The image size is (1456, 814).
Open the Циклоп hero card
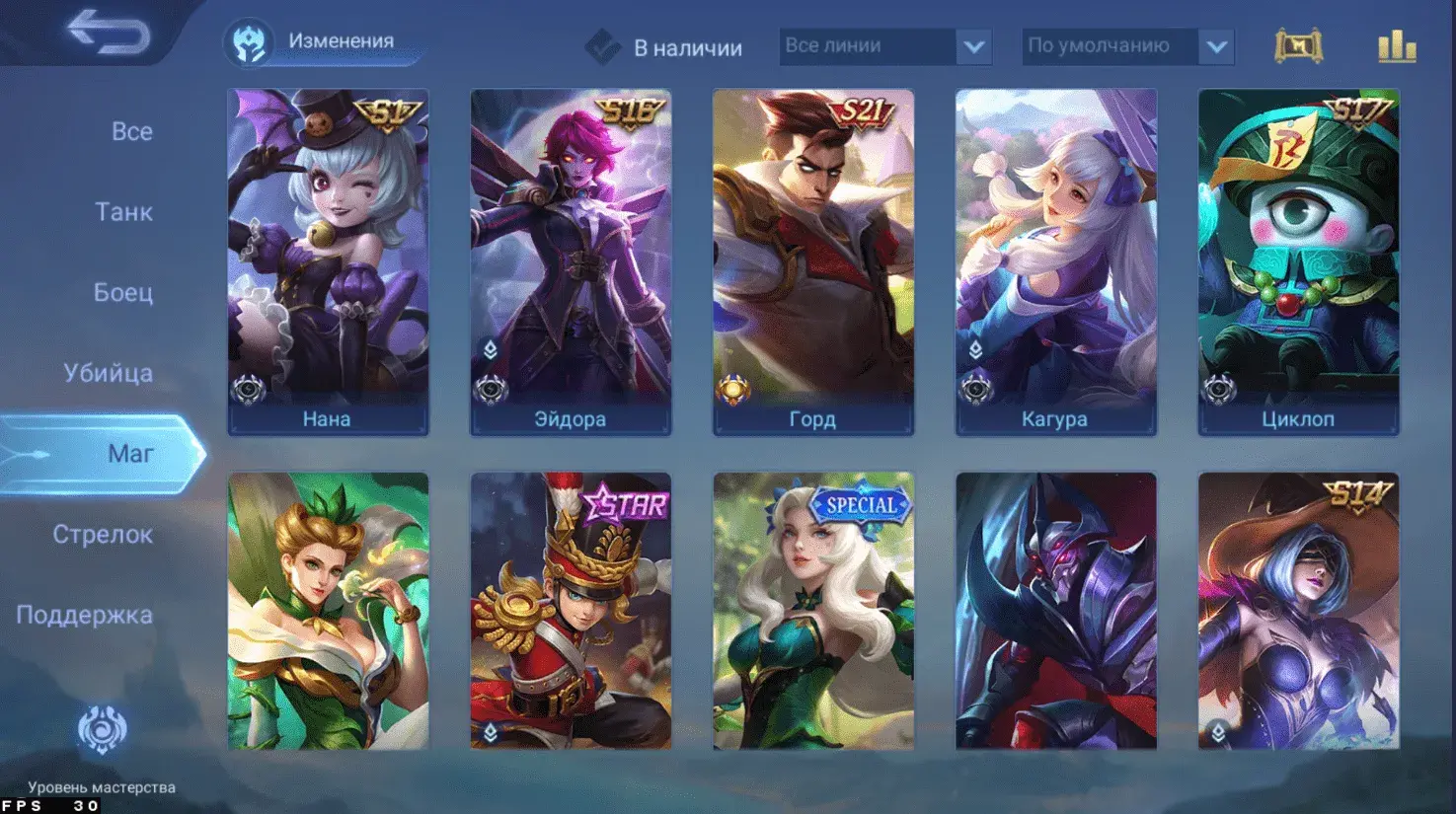[1298, 261]
